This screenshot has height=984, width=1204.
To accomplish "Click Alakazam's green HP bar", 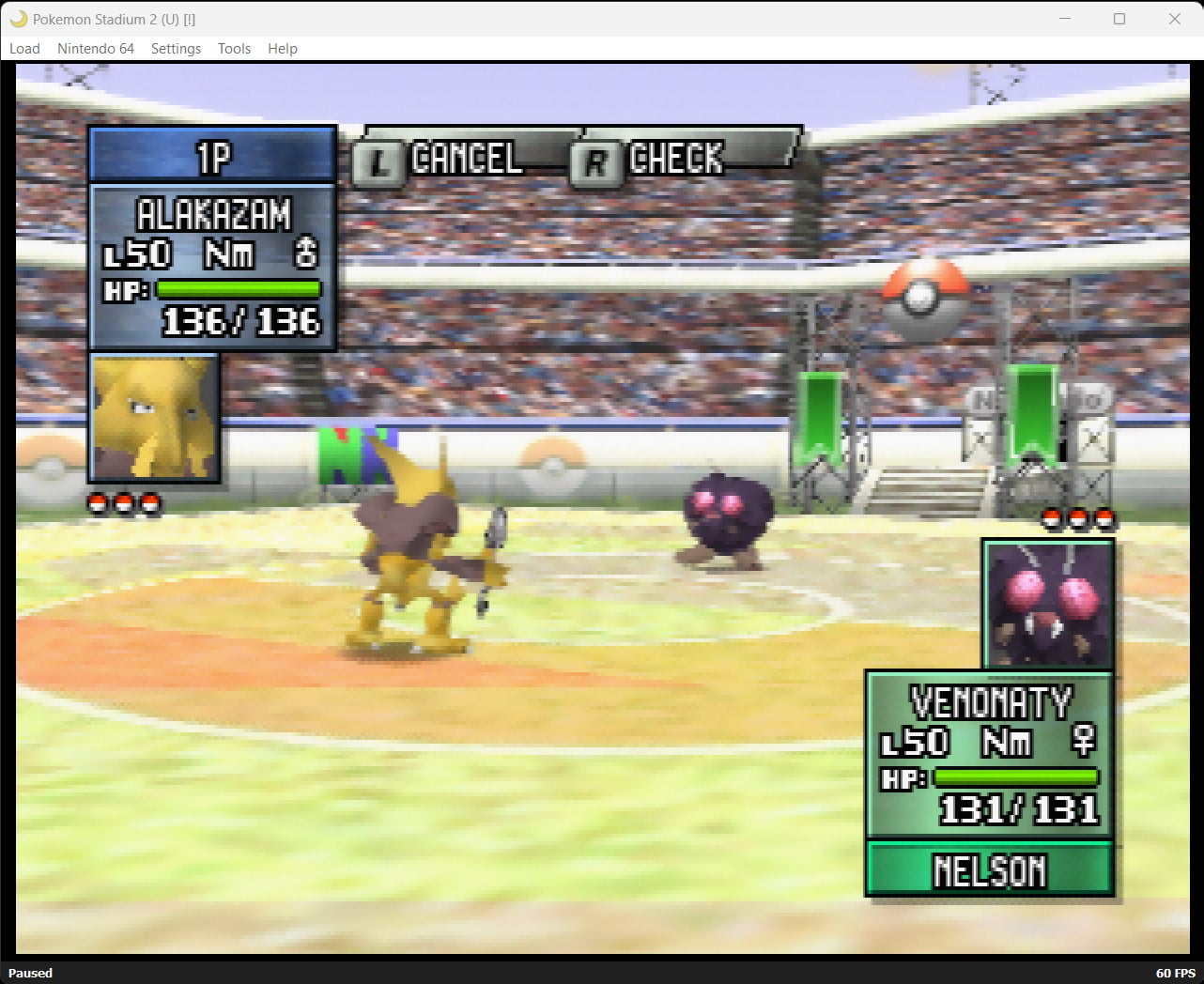I will coord(238,289).
